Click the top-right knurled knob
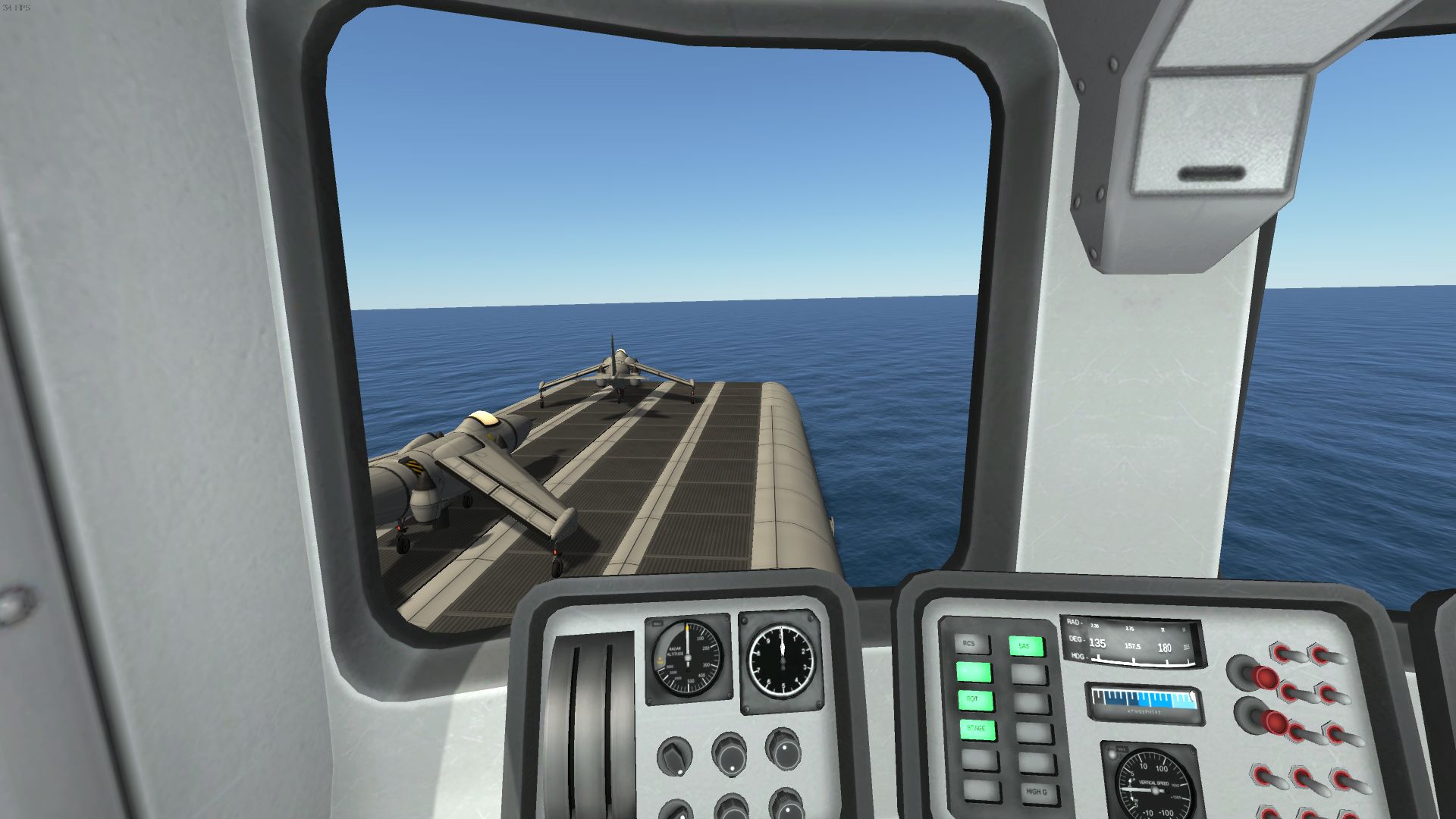Viewport: 1456px width, 819px height. (x=783, y=749)
